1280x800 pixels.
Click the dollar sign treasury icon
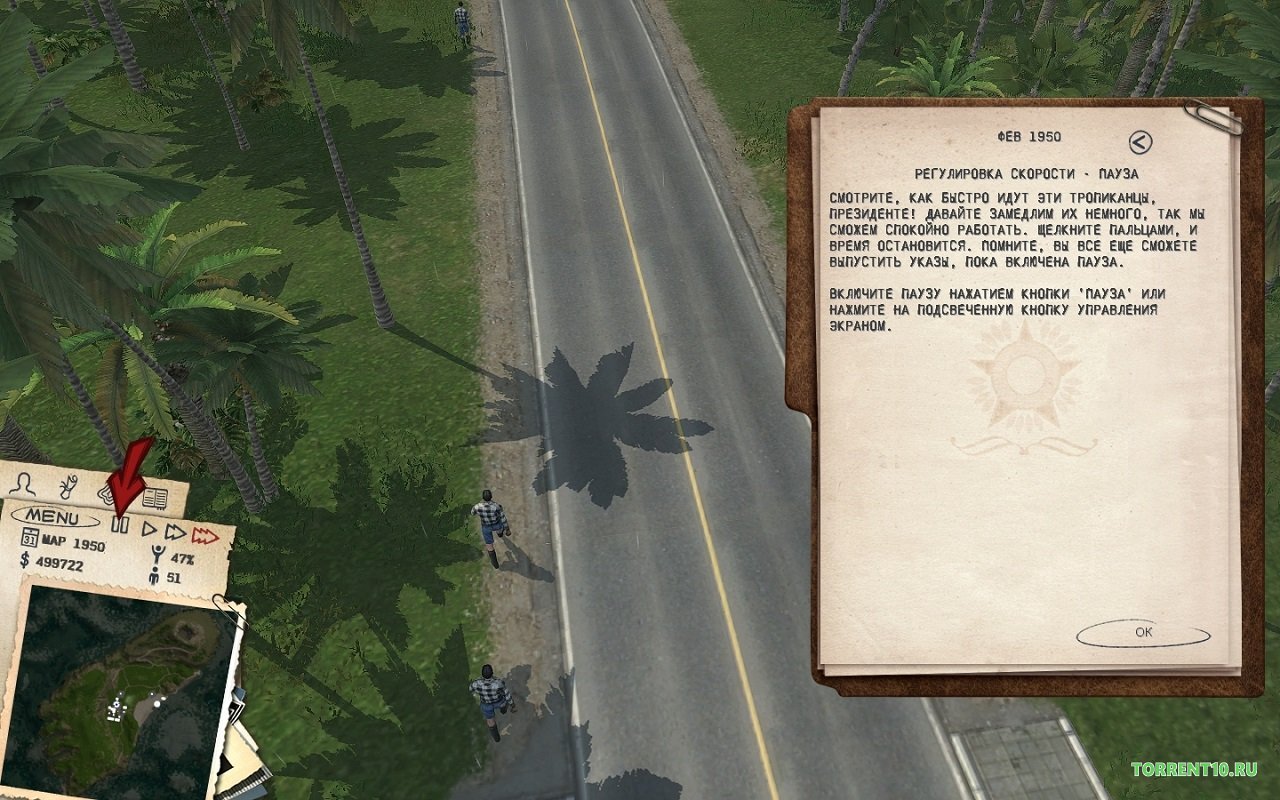pyautogui.click(x=24, y=558)
